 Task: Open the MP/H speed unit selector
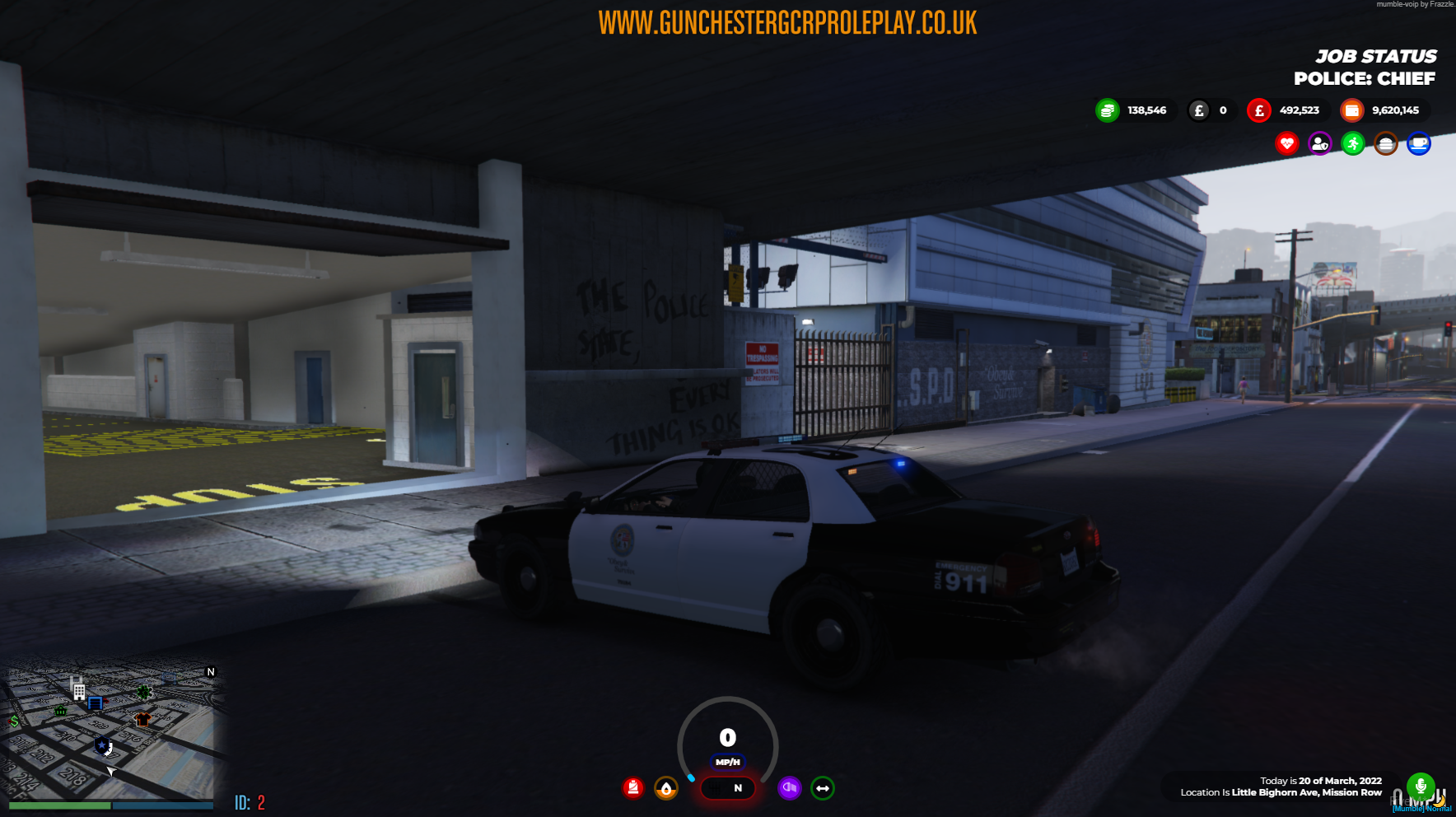click(728, 763)
